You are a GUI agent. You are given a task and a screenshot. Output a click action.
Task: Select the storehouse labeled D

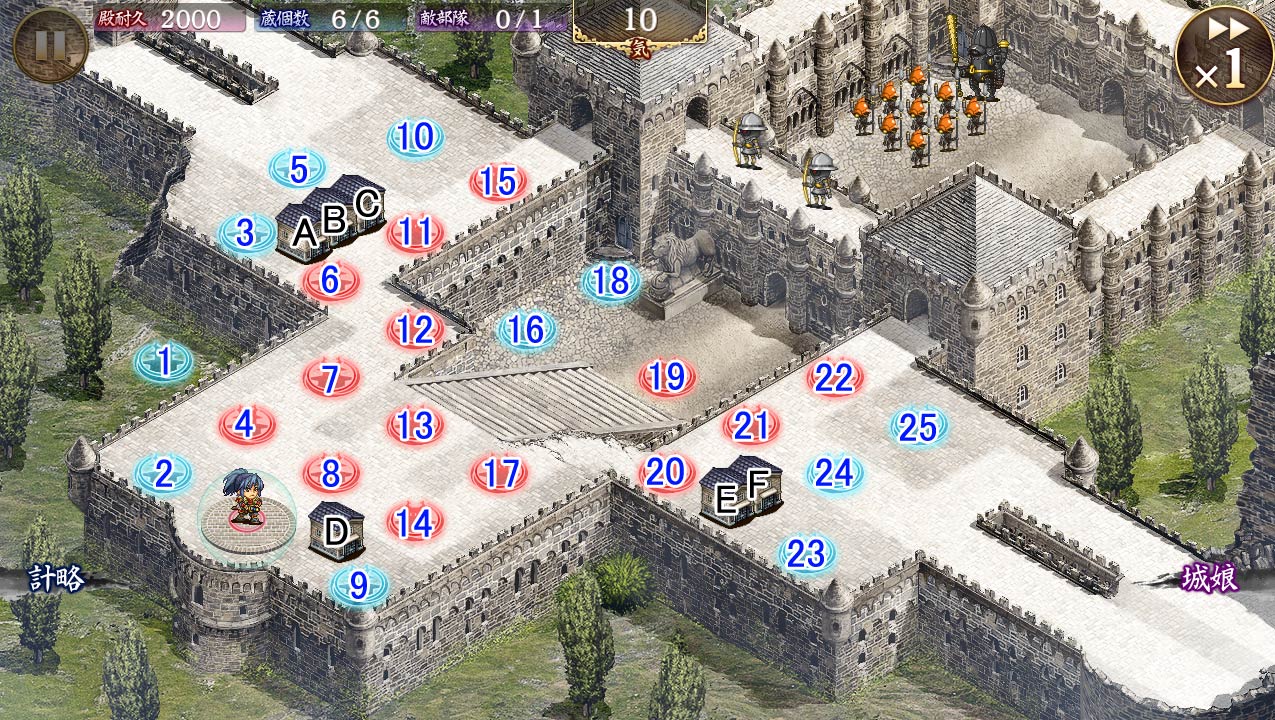[x=335, y=531]
